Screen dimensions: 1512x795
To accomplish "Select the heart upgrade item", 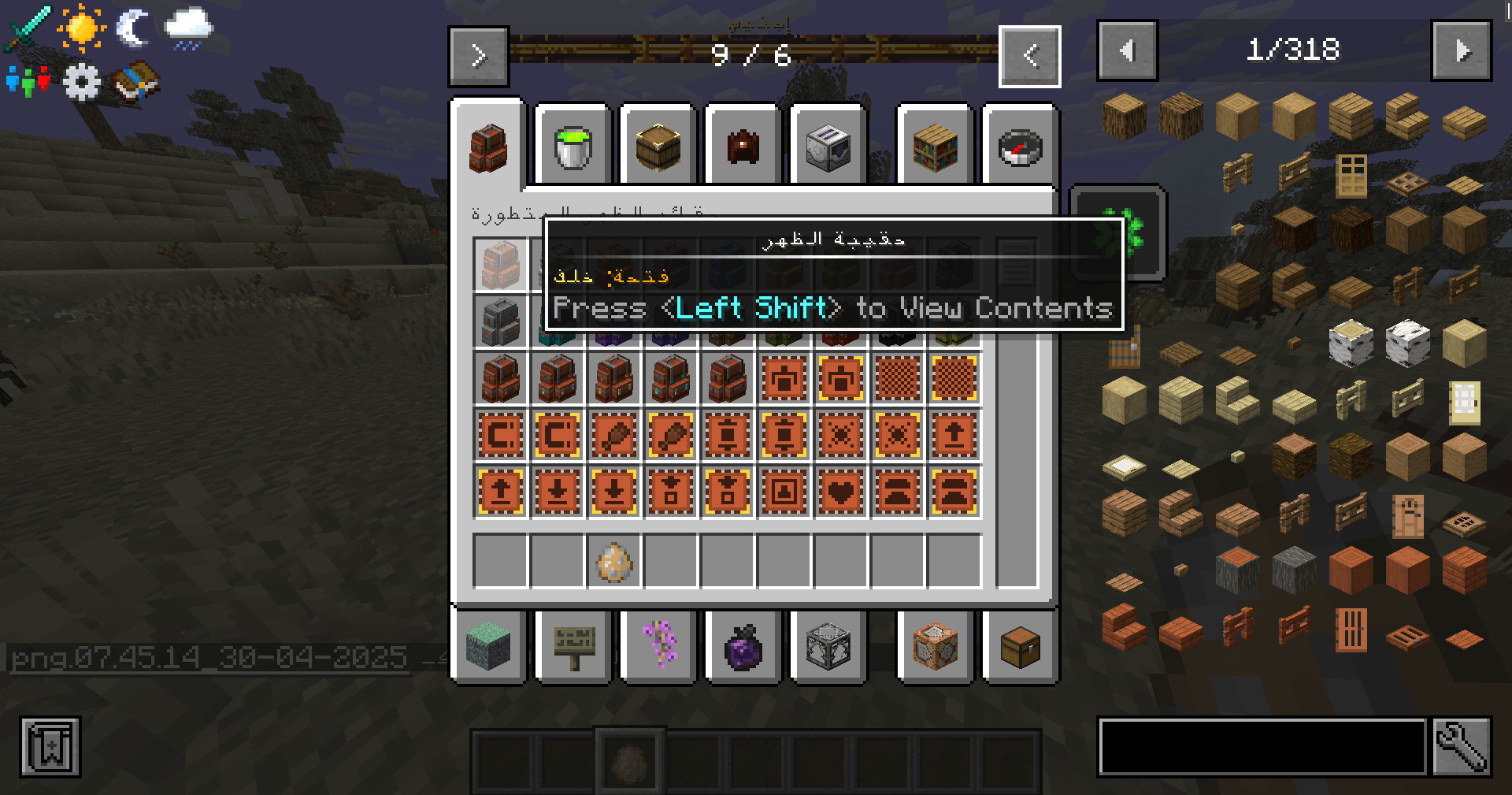I will [x=841, y=492].
